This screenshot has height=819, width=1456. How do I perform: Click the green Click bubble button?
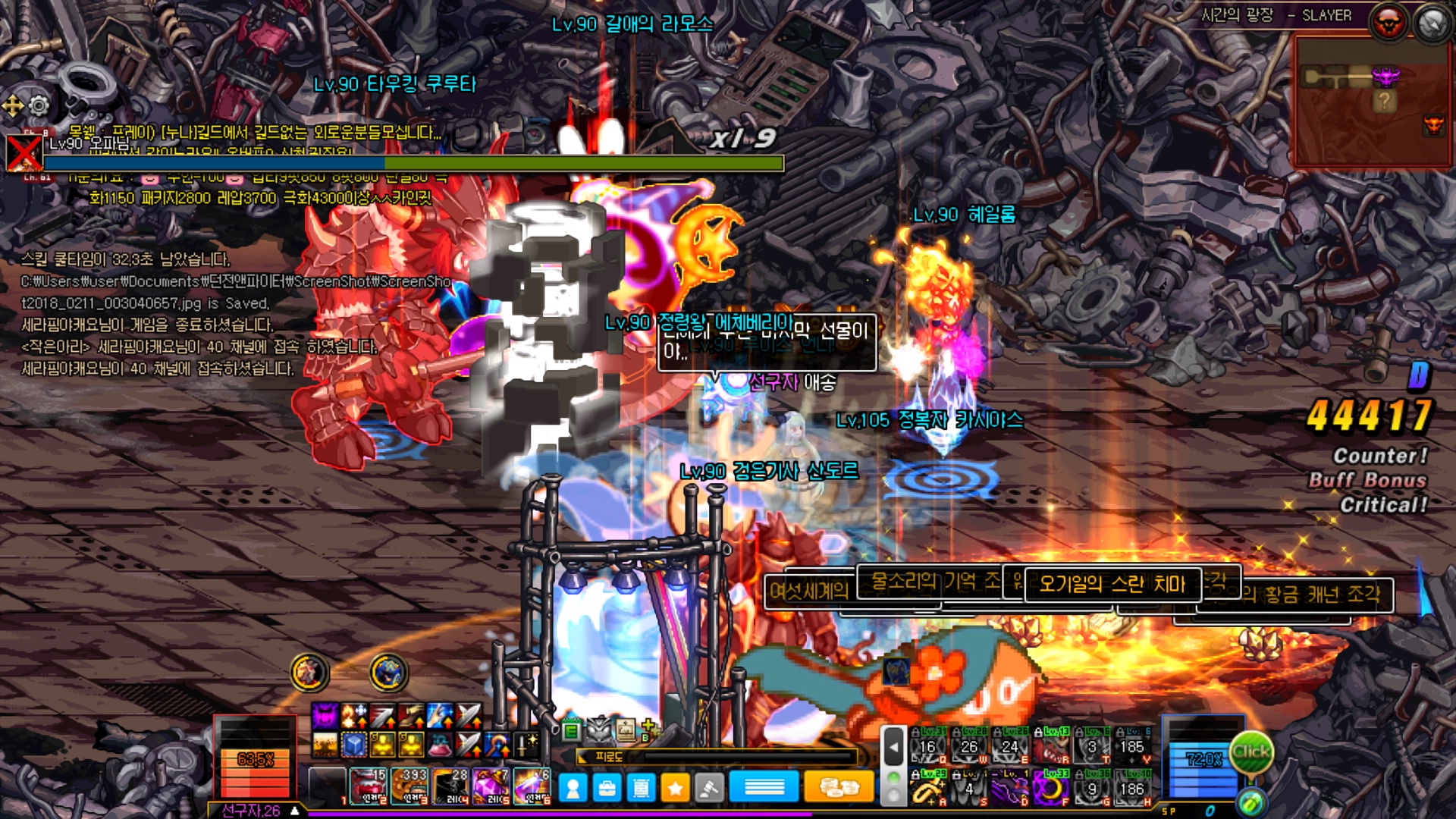click(x=1250, y=752)
